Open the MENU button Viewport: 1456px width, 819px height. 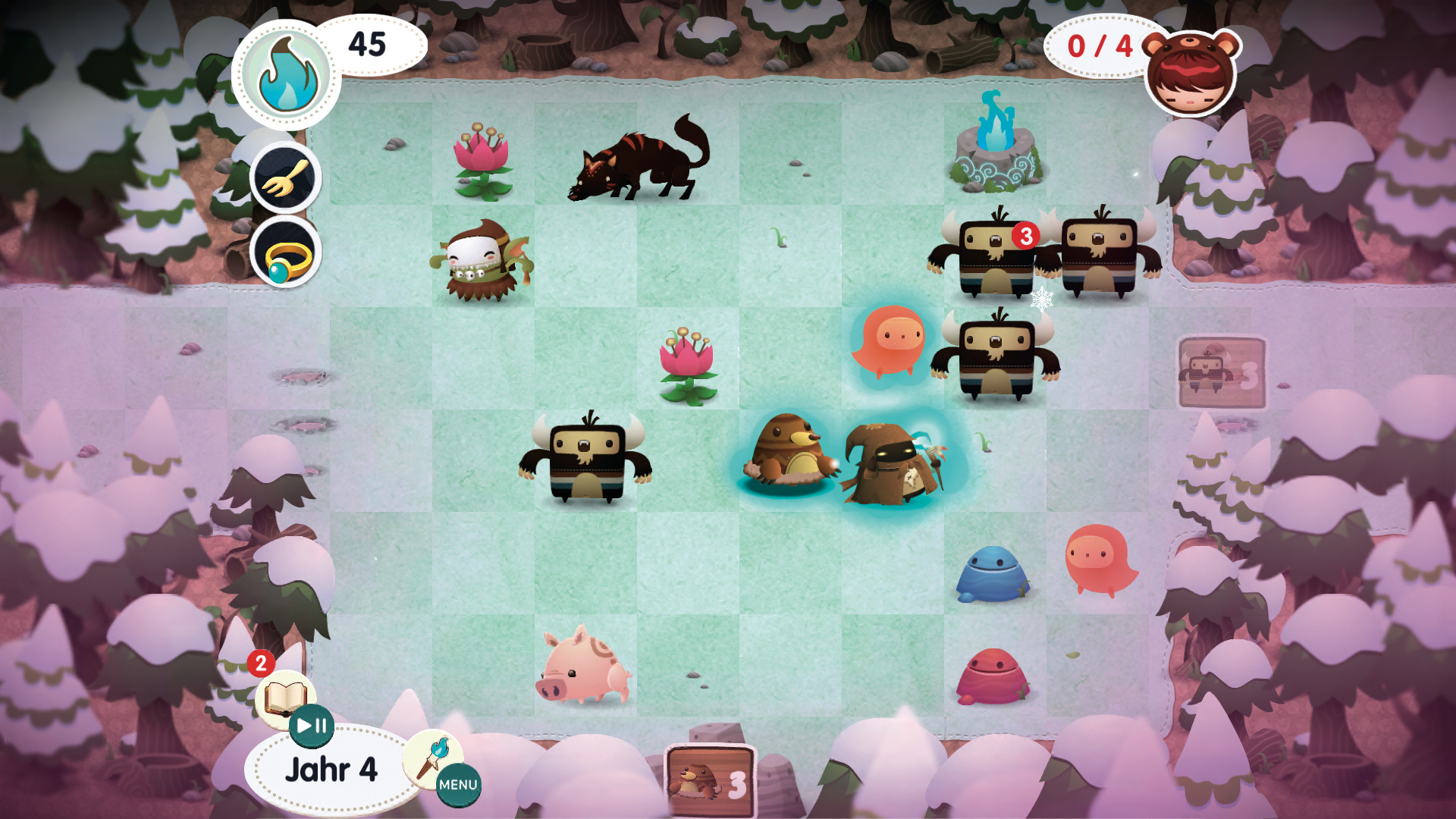(x=458, y=785)
